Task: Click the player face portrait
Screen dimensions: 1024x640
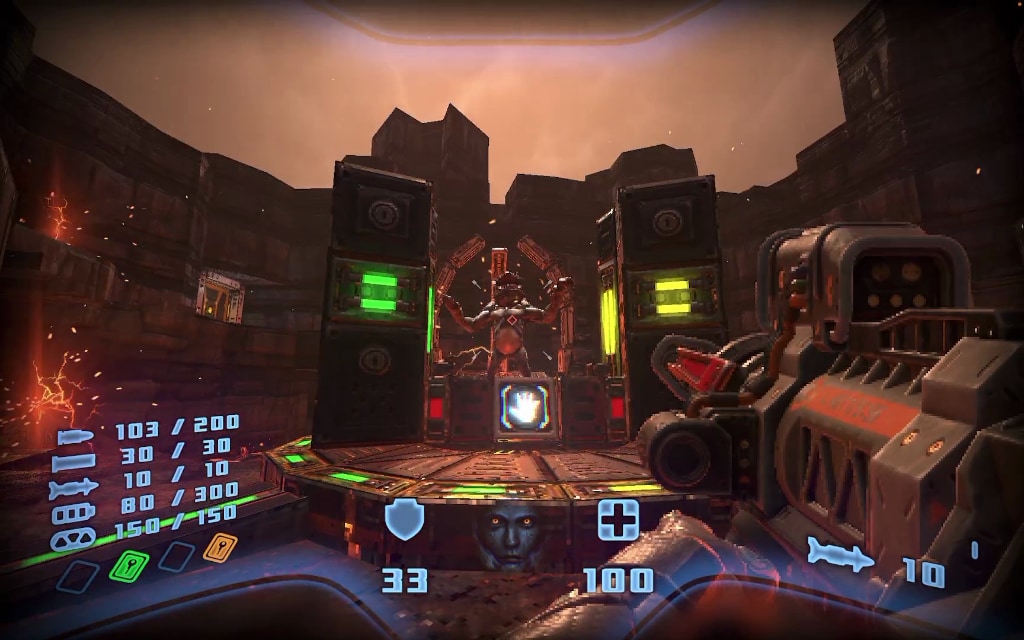Action: [x=510, y=535]
